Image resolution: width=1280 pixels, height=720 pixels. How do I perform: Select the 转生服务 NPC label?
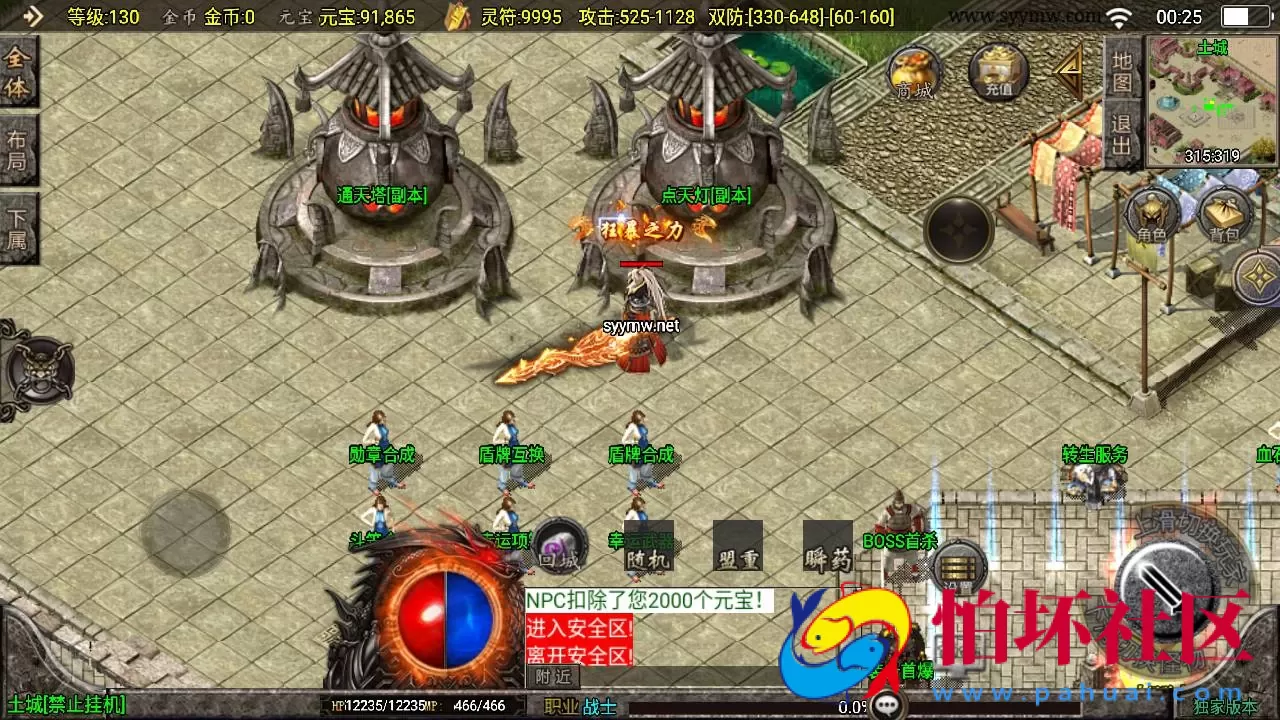tap(1096, 452)
